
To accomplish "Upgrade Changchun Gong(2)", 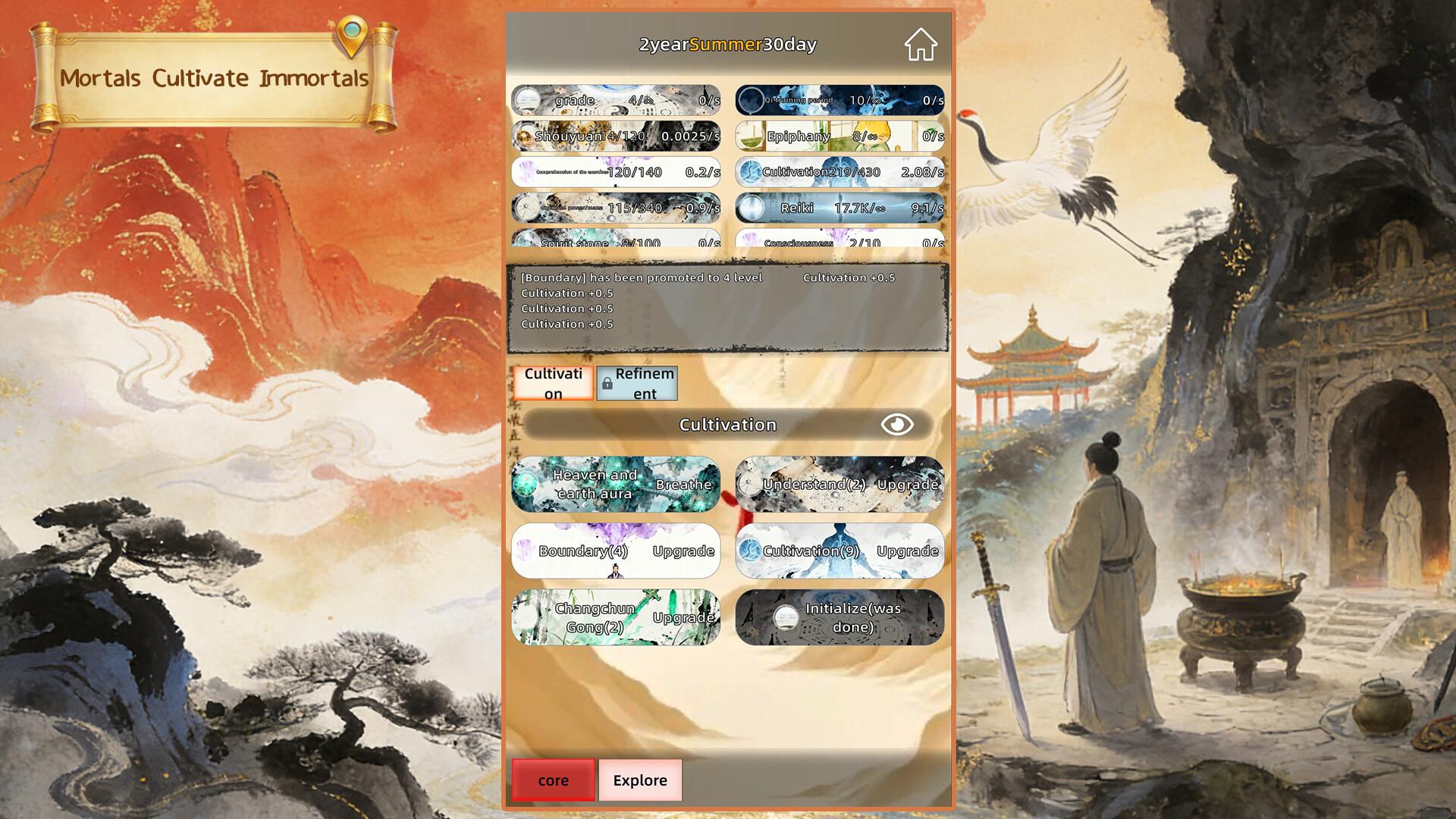I will point(616,618).
